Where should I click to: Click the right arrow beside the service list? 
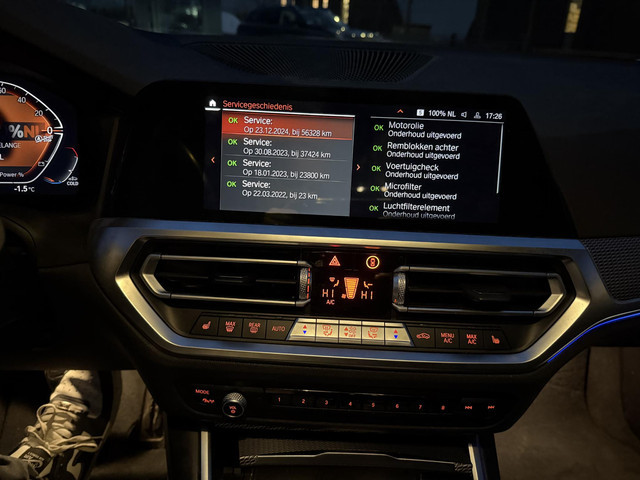click(358, 167)
